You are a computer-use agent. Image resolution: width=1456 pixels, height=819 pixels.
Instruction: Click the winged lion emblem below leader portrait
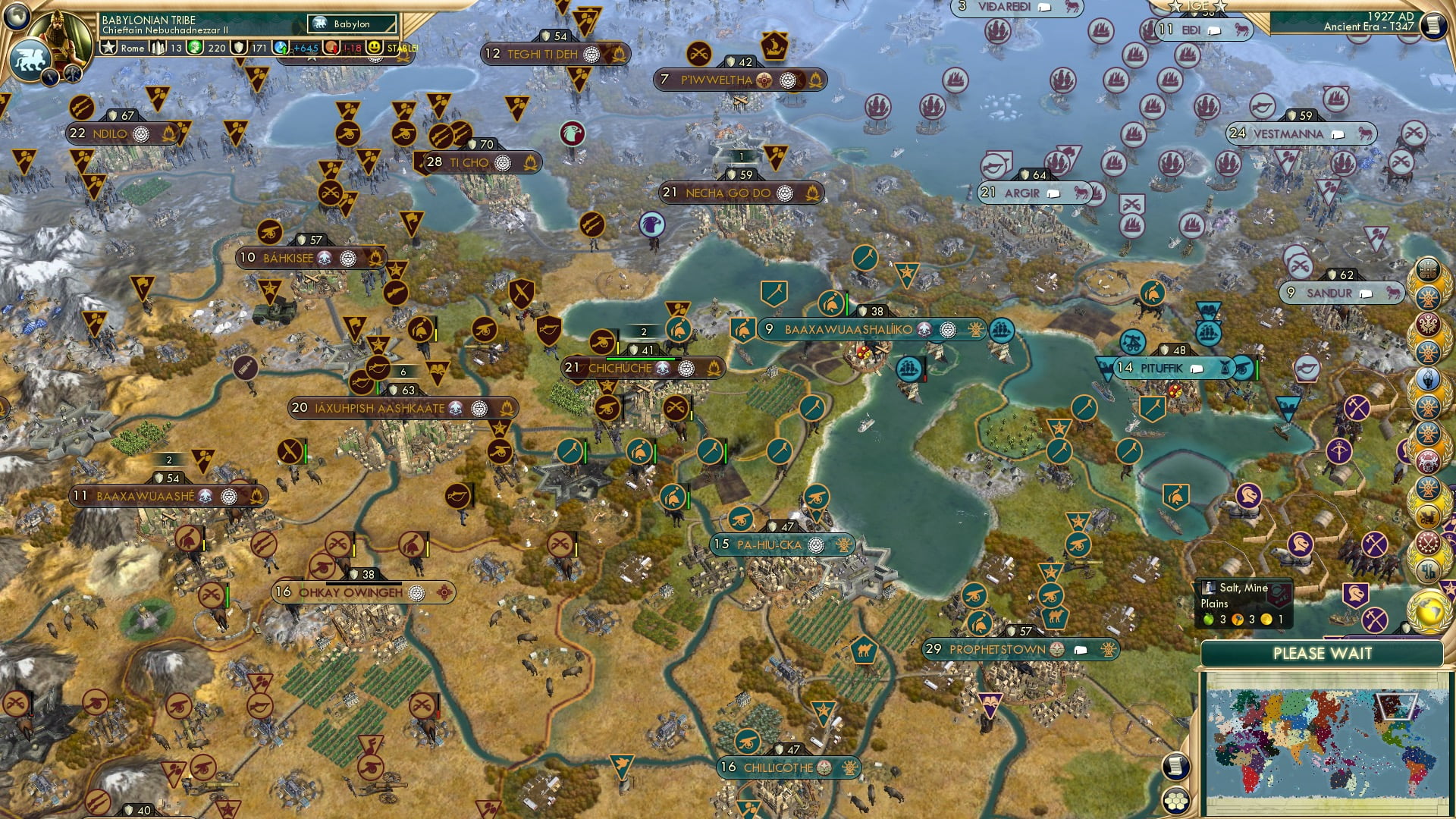point(30,58)
